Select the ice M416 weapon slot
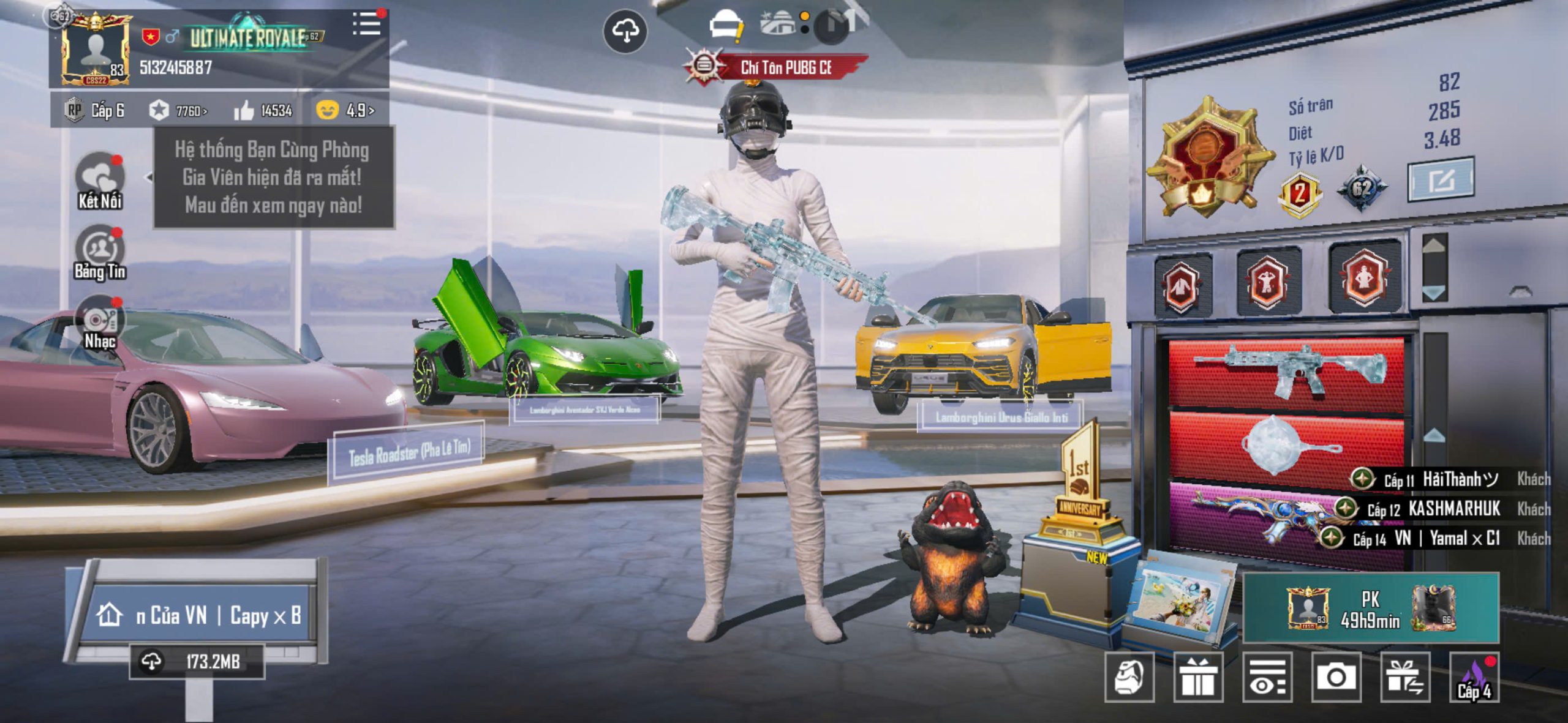 [1286, 370]
